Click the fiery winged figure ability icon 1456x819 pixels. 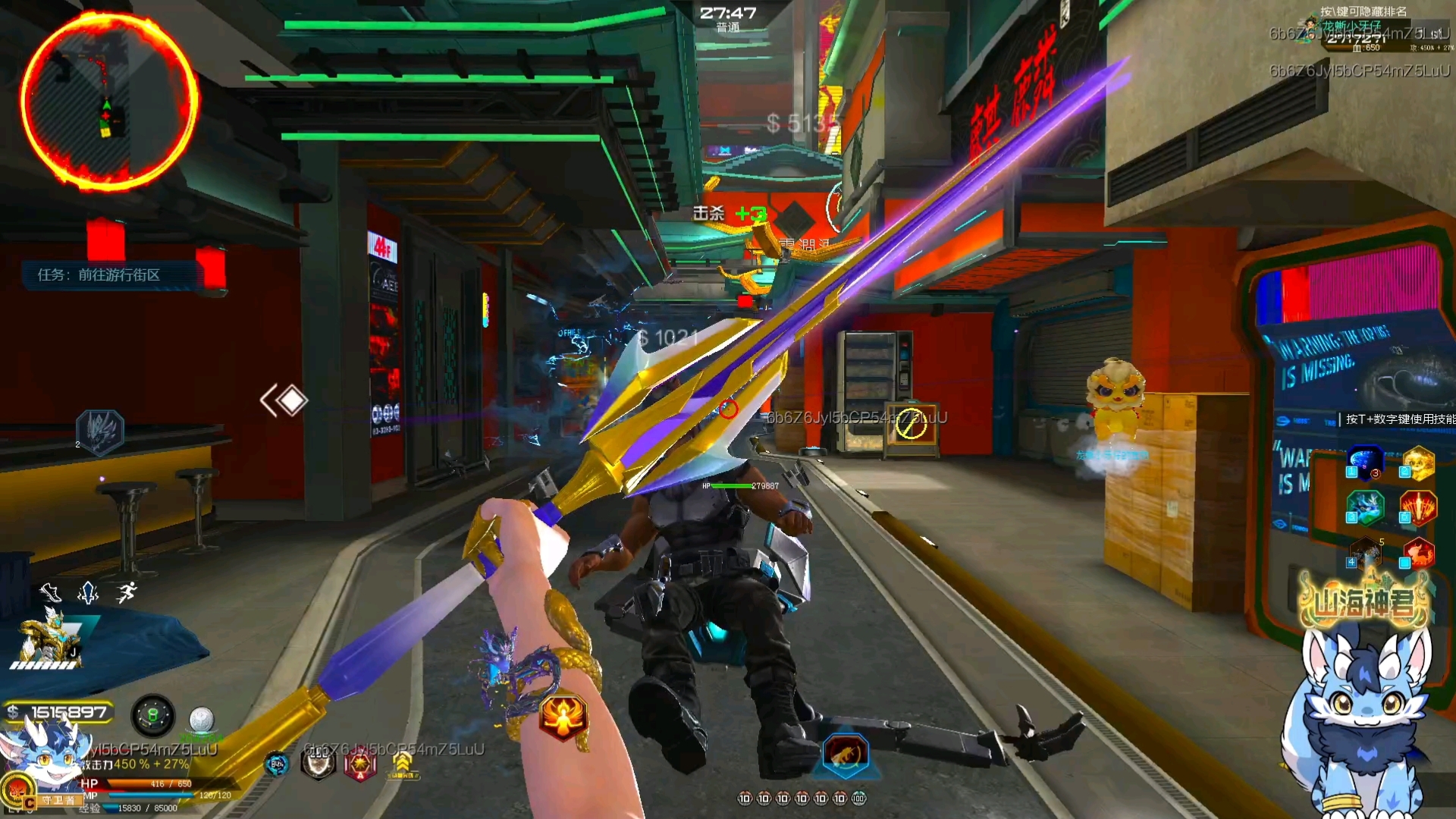563,717
